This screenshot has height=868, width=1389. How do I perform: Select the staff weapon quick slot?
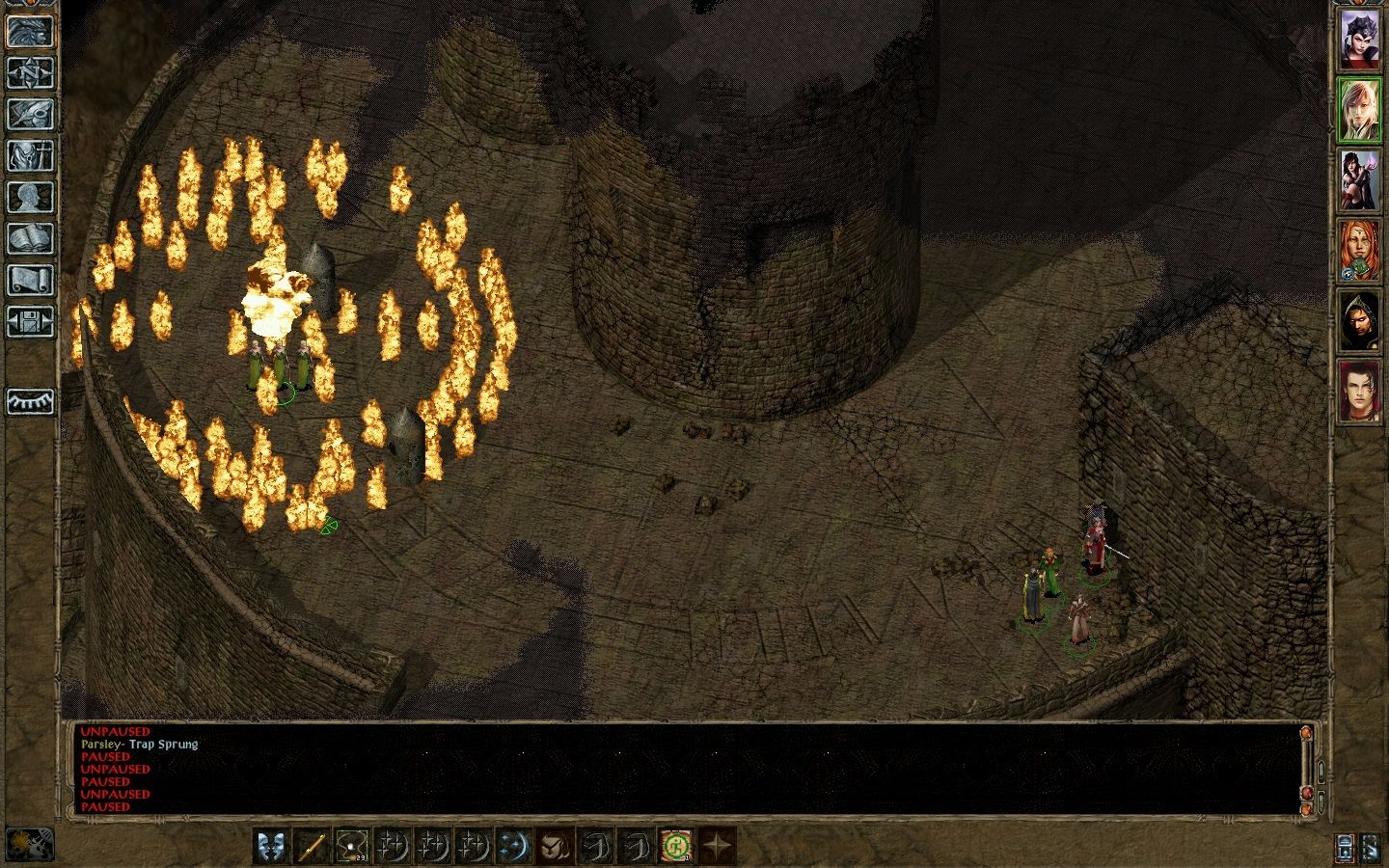(312, 847)
